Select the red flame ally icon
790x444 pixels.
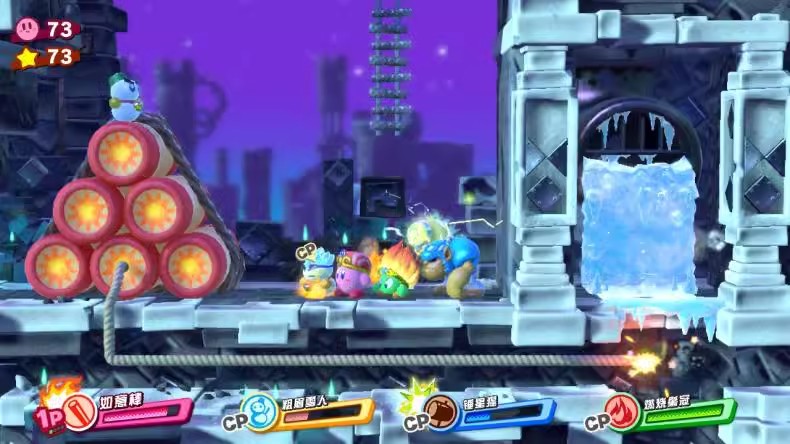(624, 410)
